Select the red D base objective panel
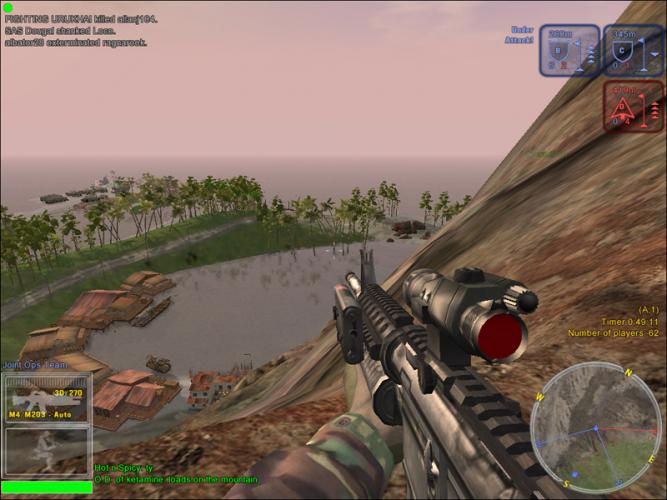The image size is (667, 500). pyautogui.click(x=633, y=107)
